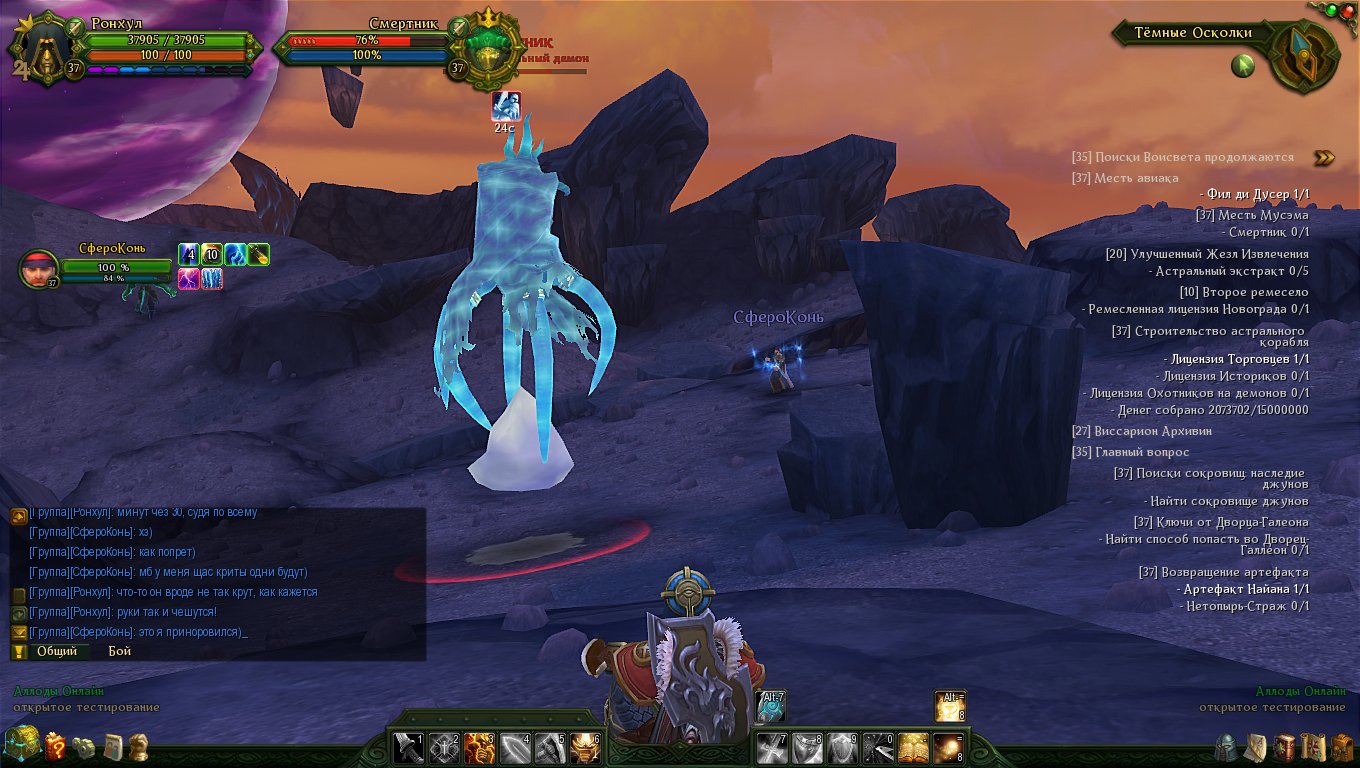Open the red question mark book
The width and height of the screenshot is (1360, 768).
pos(56,746)
